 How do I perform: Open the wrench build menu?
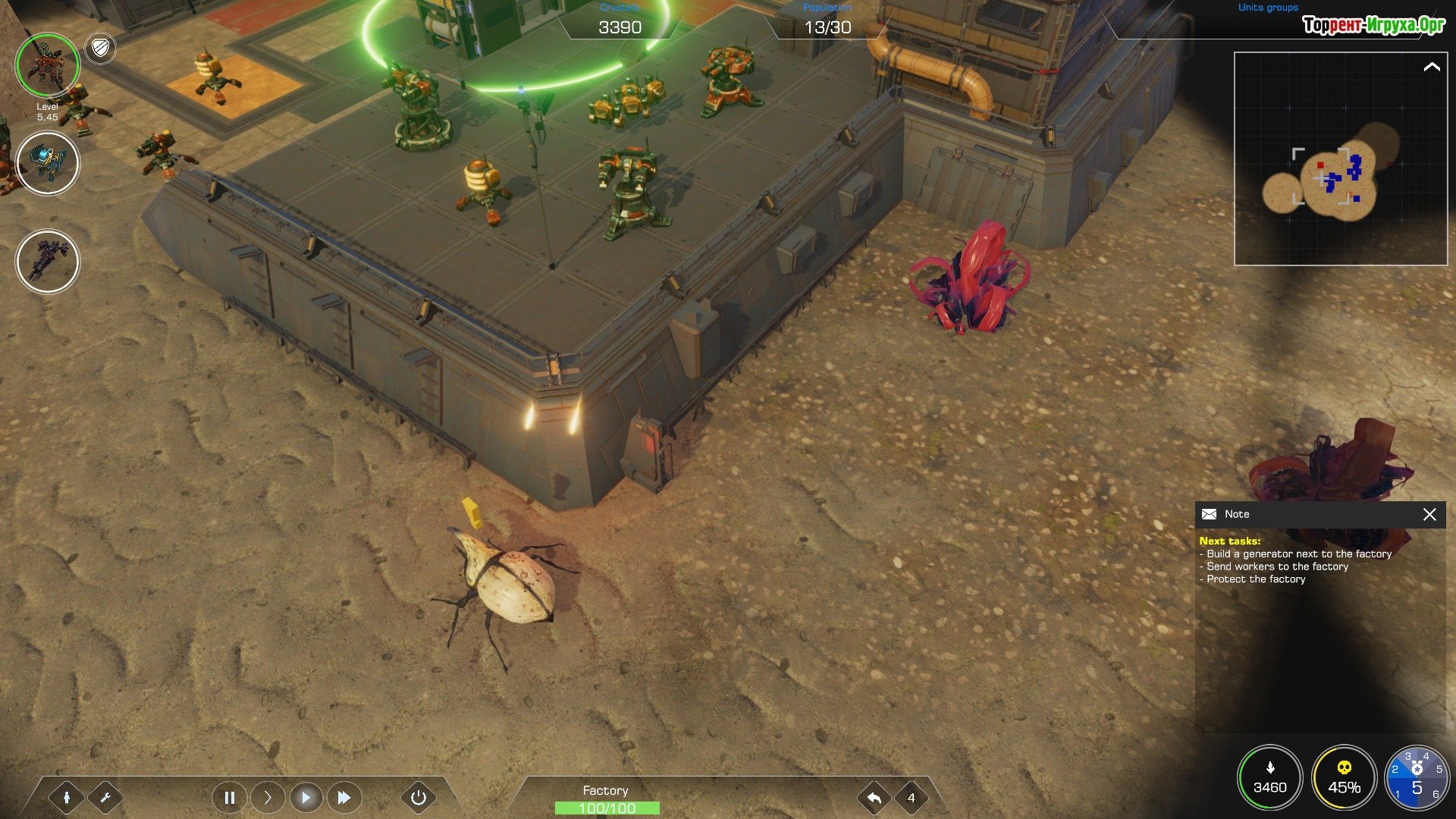105,798
